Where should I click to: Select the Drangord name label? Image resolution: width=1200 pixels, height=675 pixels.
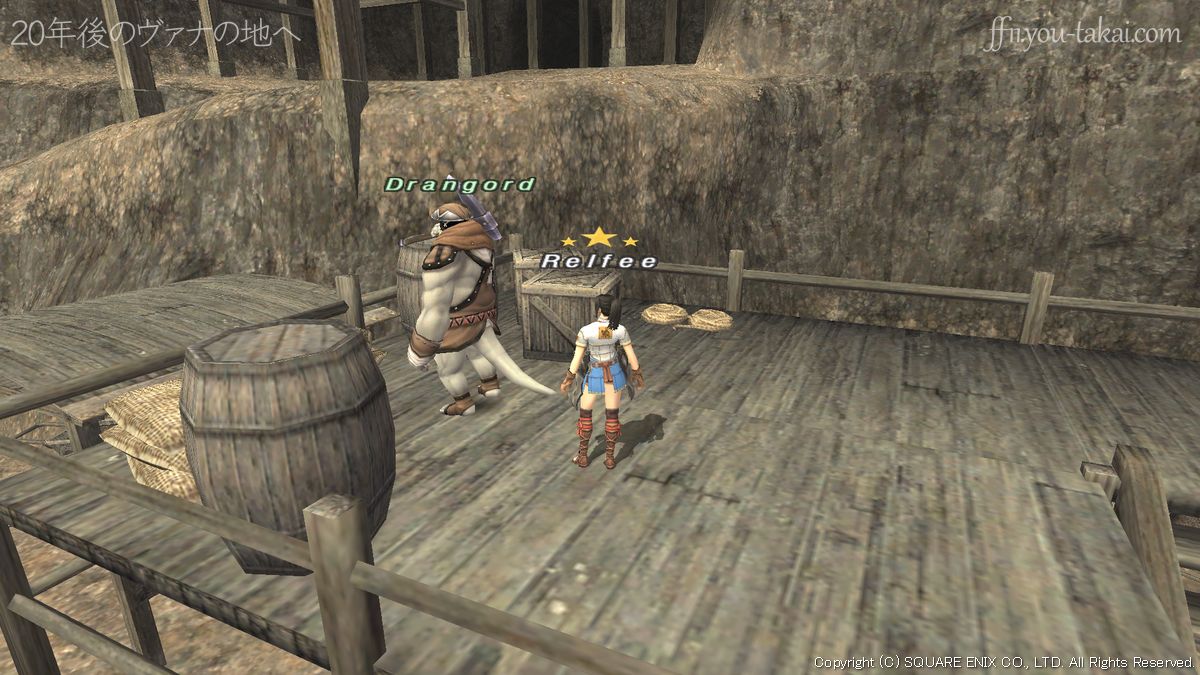tap(460, 185)
